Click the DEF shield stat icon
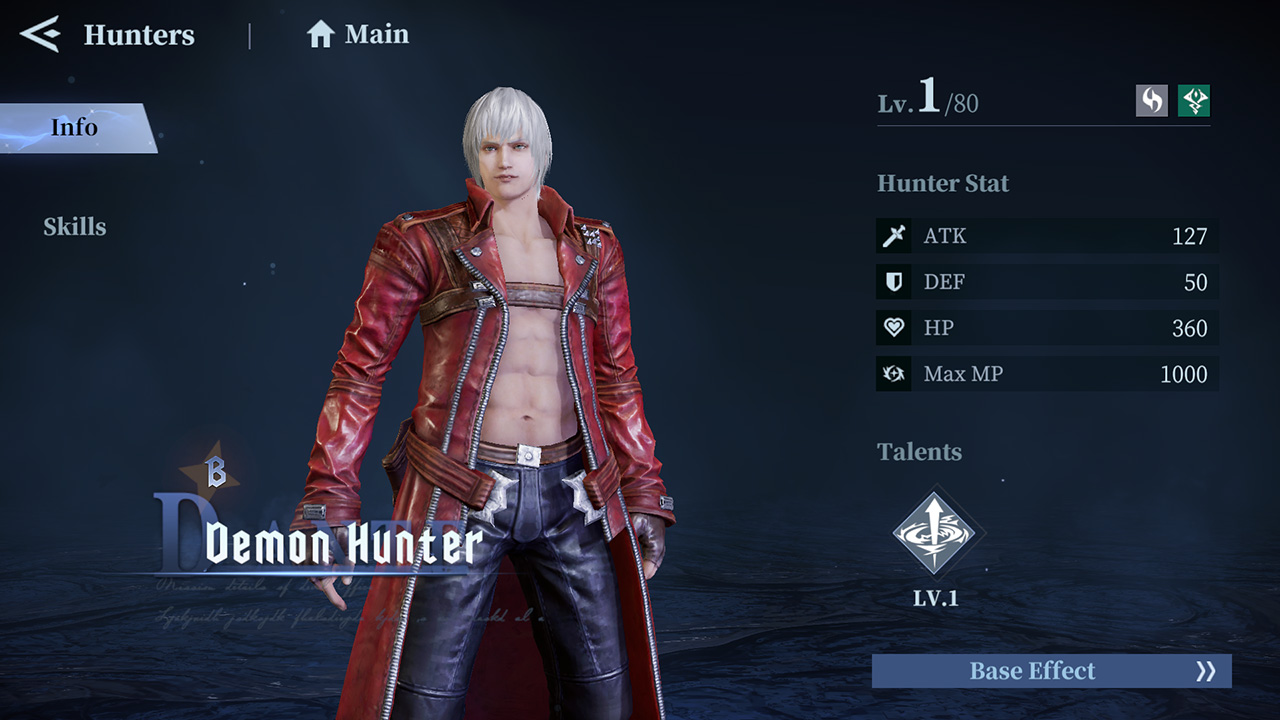Image resolution: width=1280 pixels, height=720 pixels. [893, 282]
